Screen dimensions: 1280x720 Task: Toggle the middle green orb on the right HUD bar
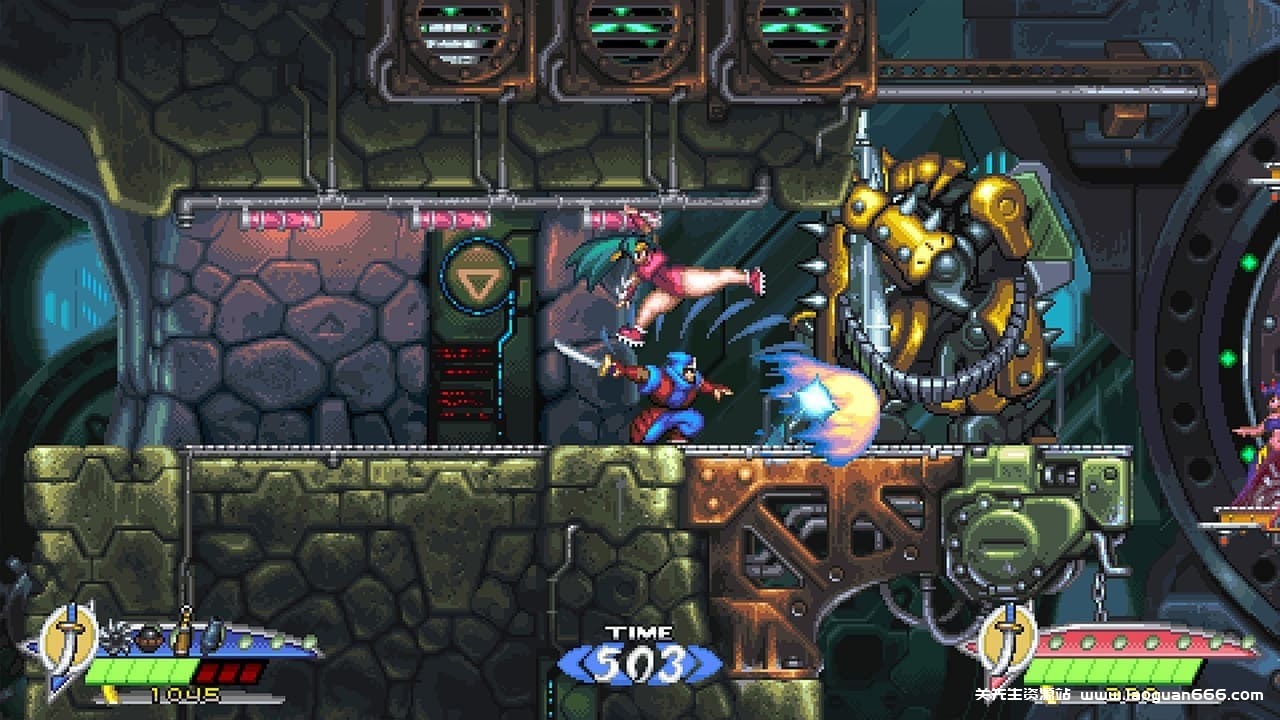point(1152,642)
